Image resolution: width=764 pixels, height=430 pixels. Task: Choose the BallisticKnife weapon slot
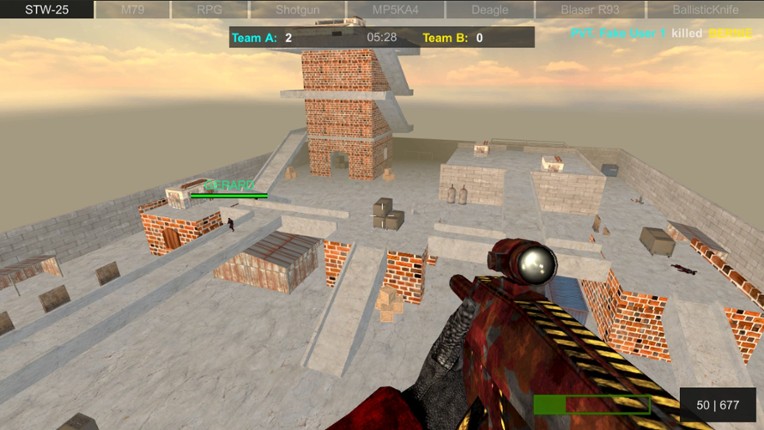coord(705,9)
